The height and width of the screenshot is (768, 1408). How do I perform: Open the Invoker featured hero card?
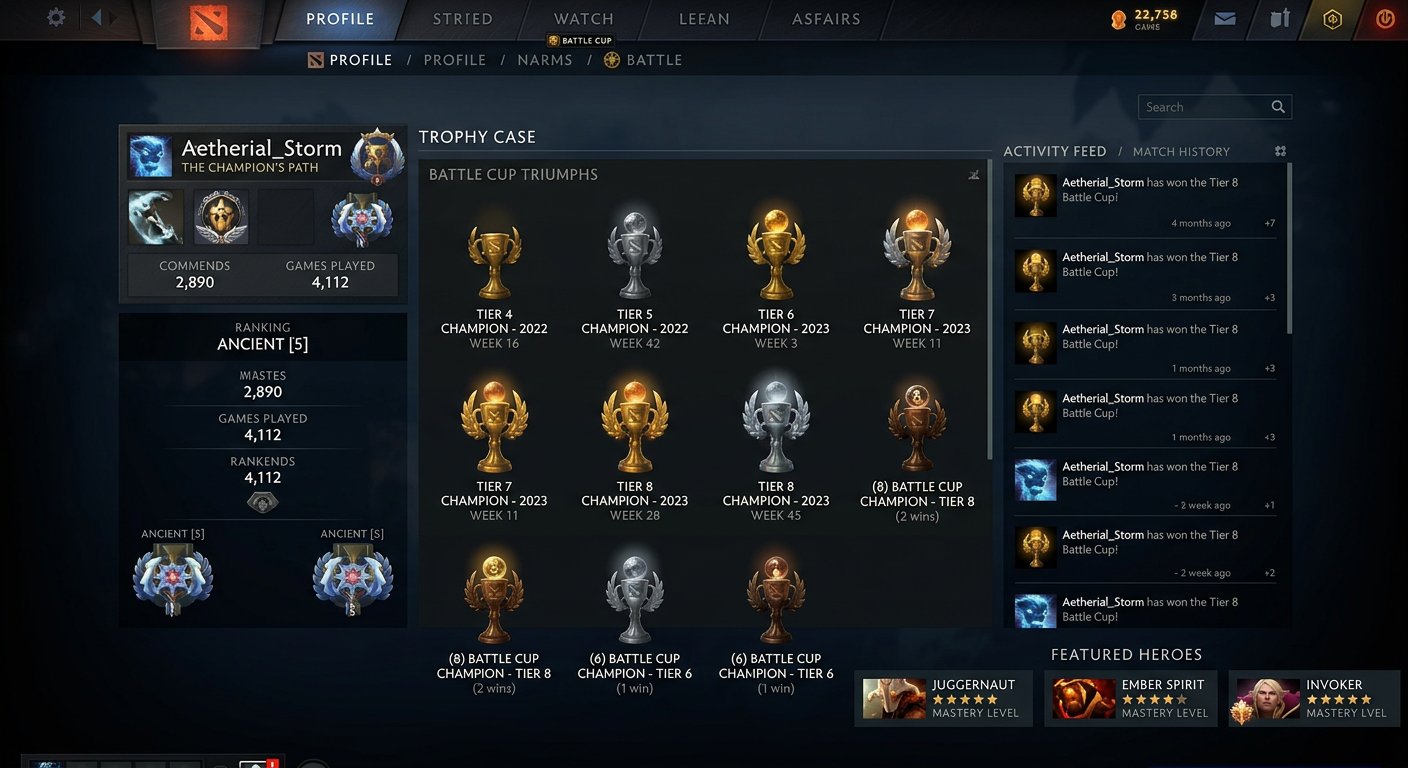coord(1313,698)
